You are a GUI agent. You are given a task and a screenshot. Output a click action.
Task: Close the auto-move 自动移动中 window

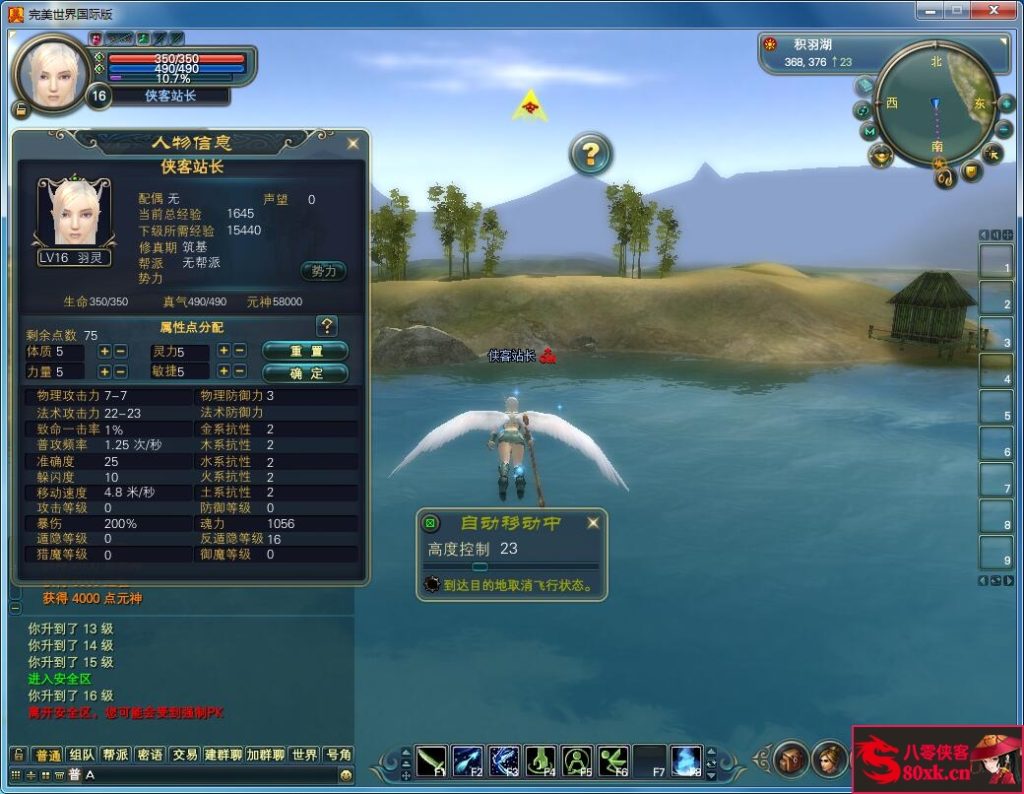click(x=593, y=523)
